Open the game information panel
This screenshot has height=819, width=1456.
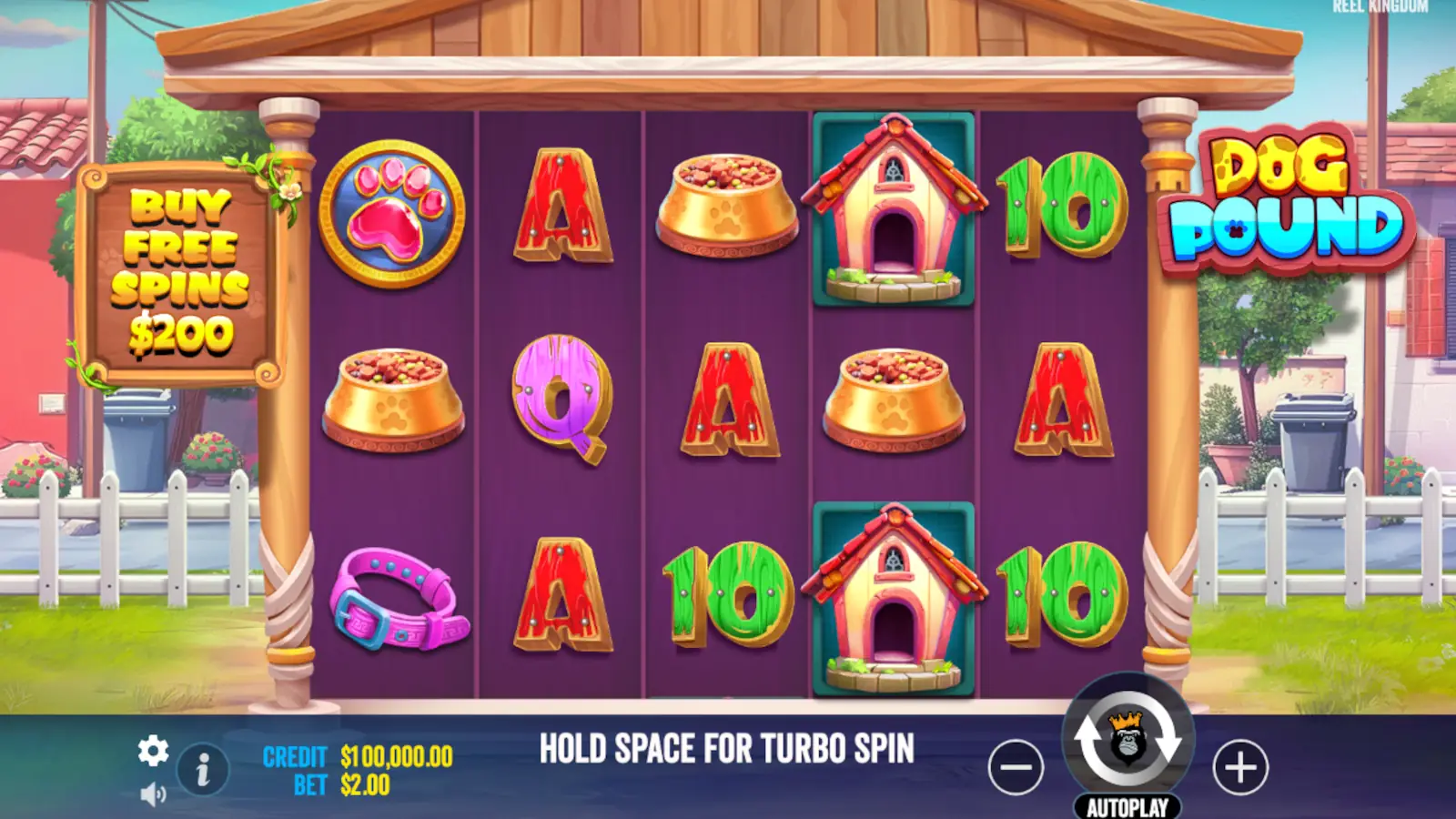(x=202, y=769)
